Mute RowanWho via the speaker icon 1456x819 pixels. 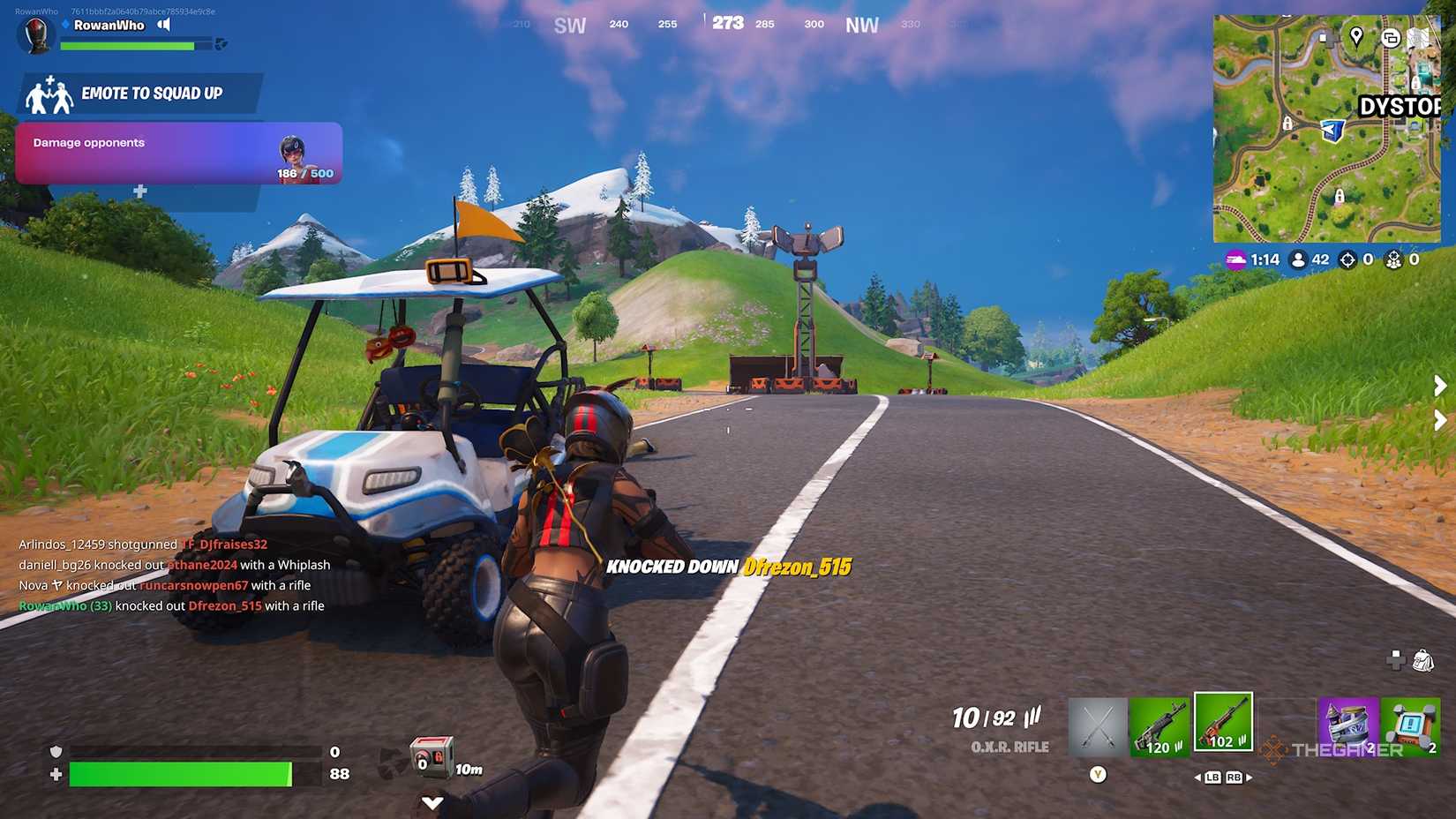(x=161, y=25)
